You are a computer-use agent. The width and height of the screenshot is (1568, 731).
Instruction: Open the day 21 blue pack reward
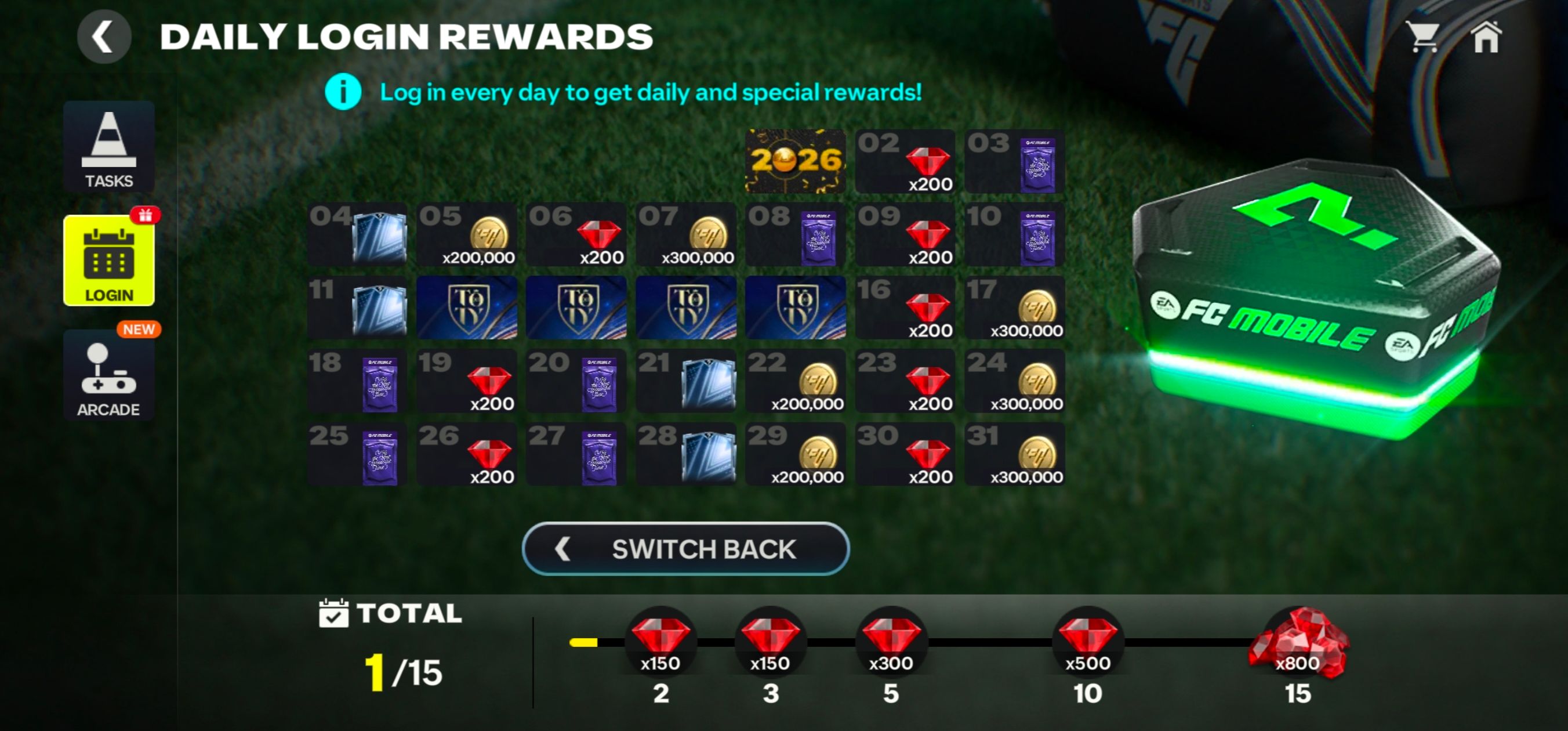686,381
